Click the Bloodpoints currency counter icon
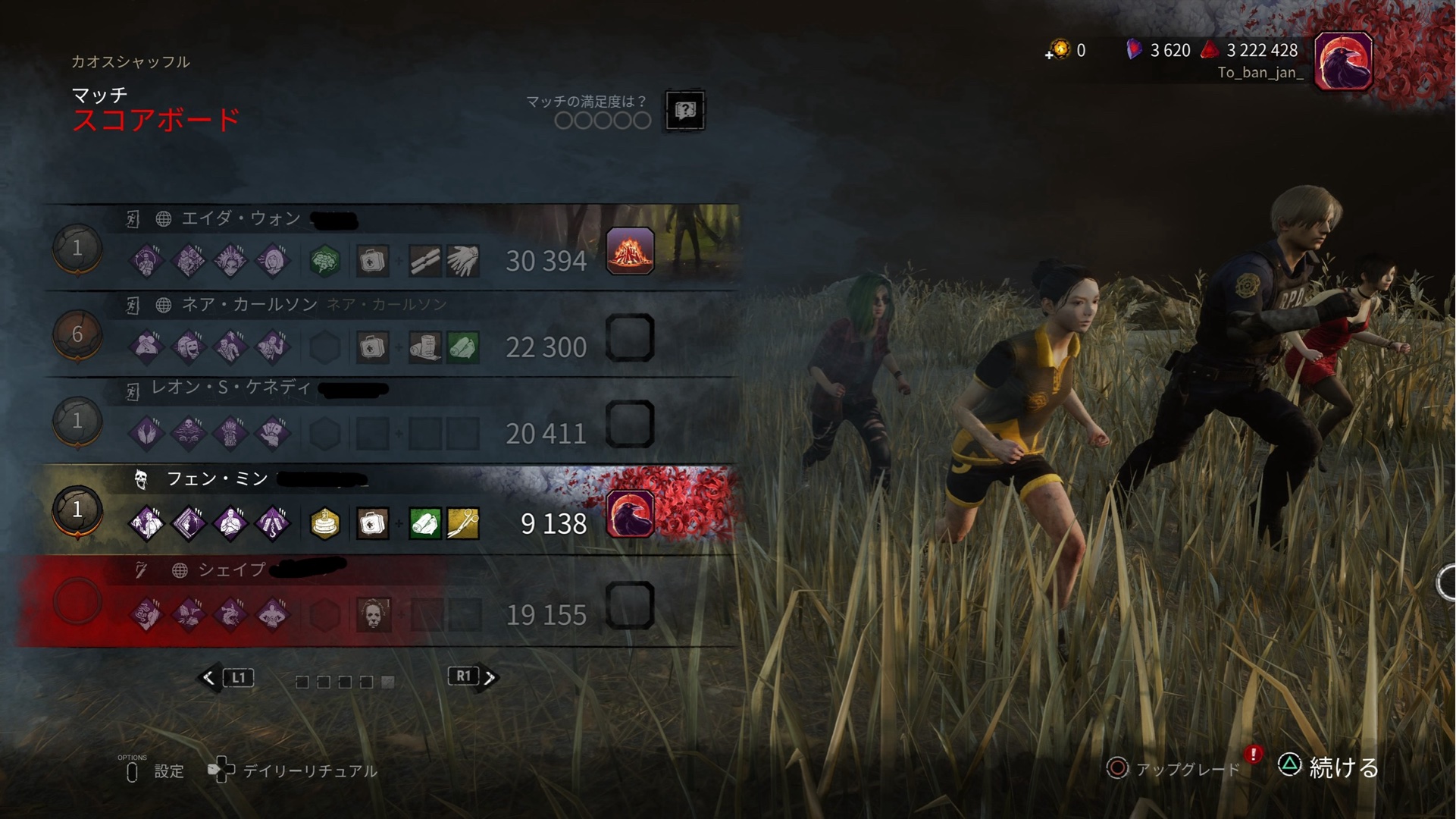1456x819 pixels. (x=1210, y=50)
